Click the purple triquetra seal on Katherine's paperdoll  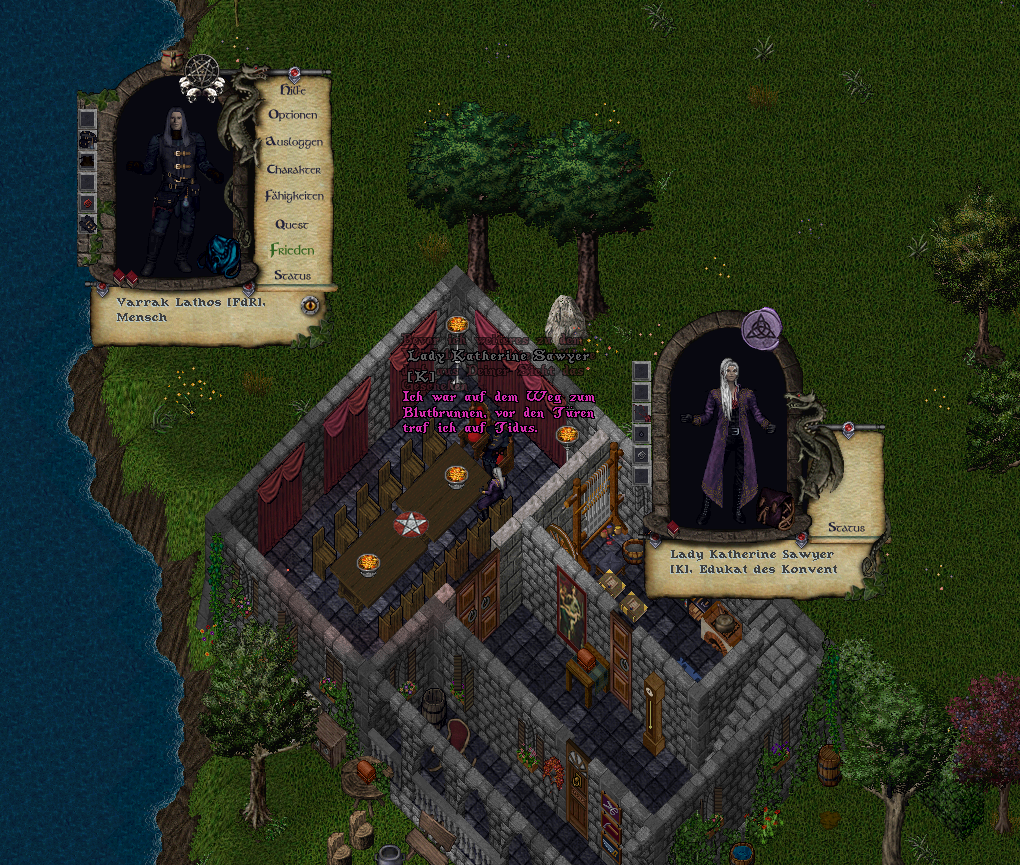click(x=761, y=329)
